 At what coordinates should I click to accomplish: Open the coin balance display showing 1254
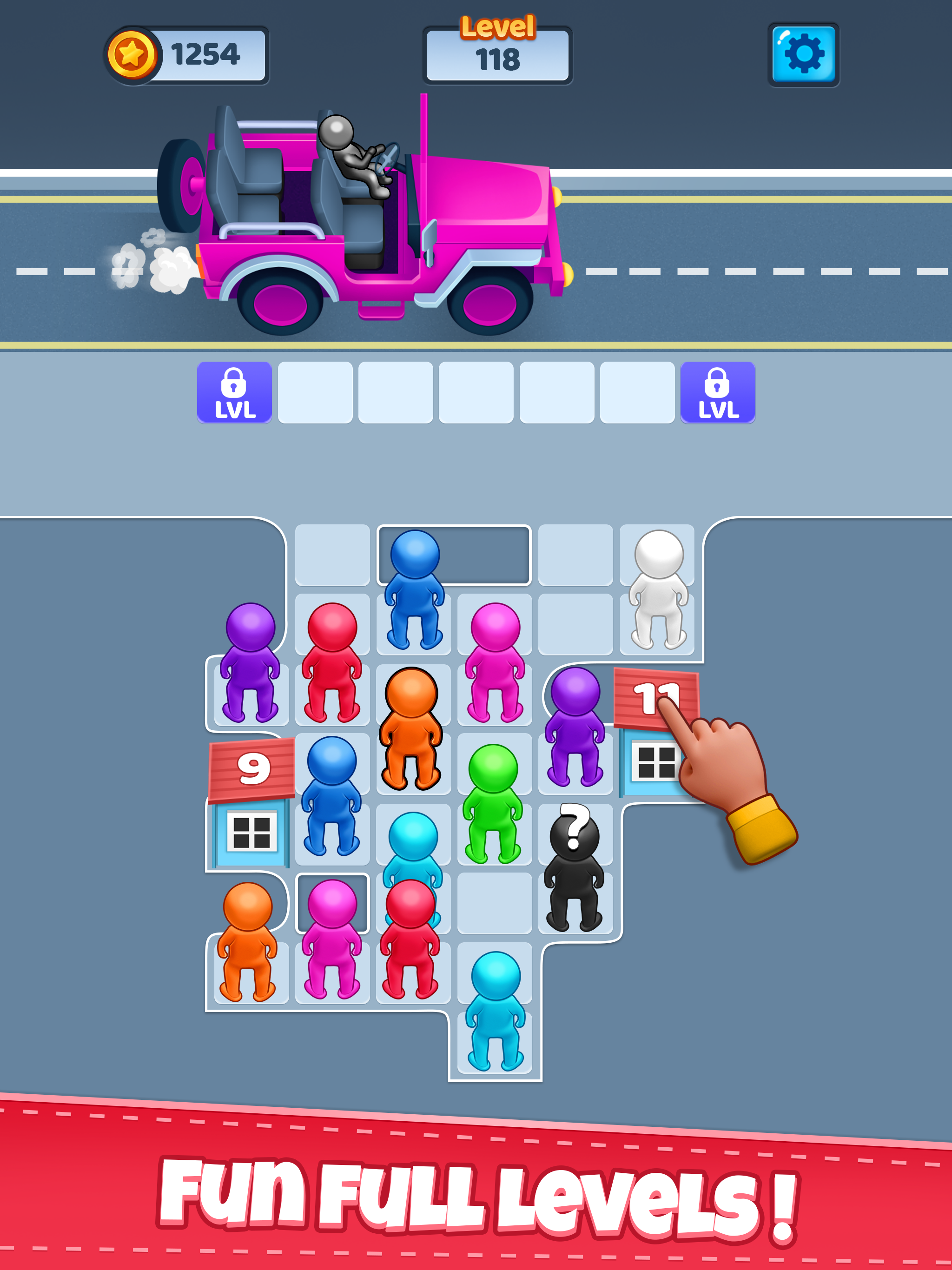click(190, 54)
